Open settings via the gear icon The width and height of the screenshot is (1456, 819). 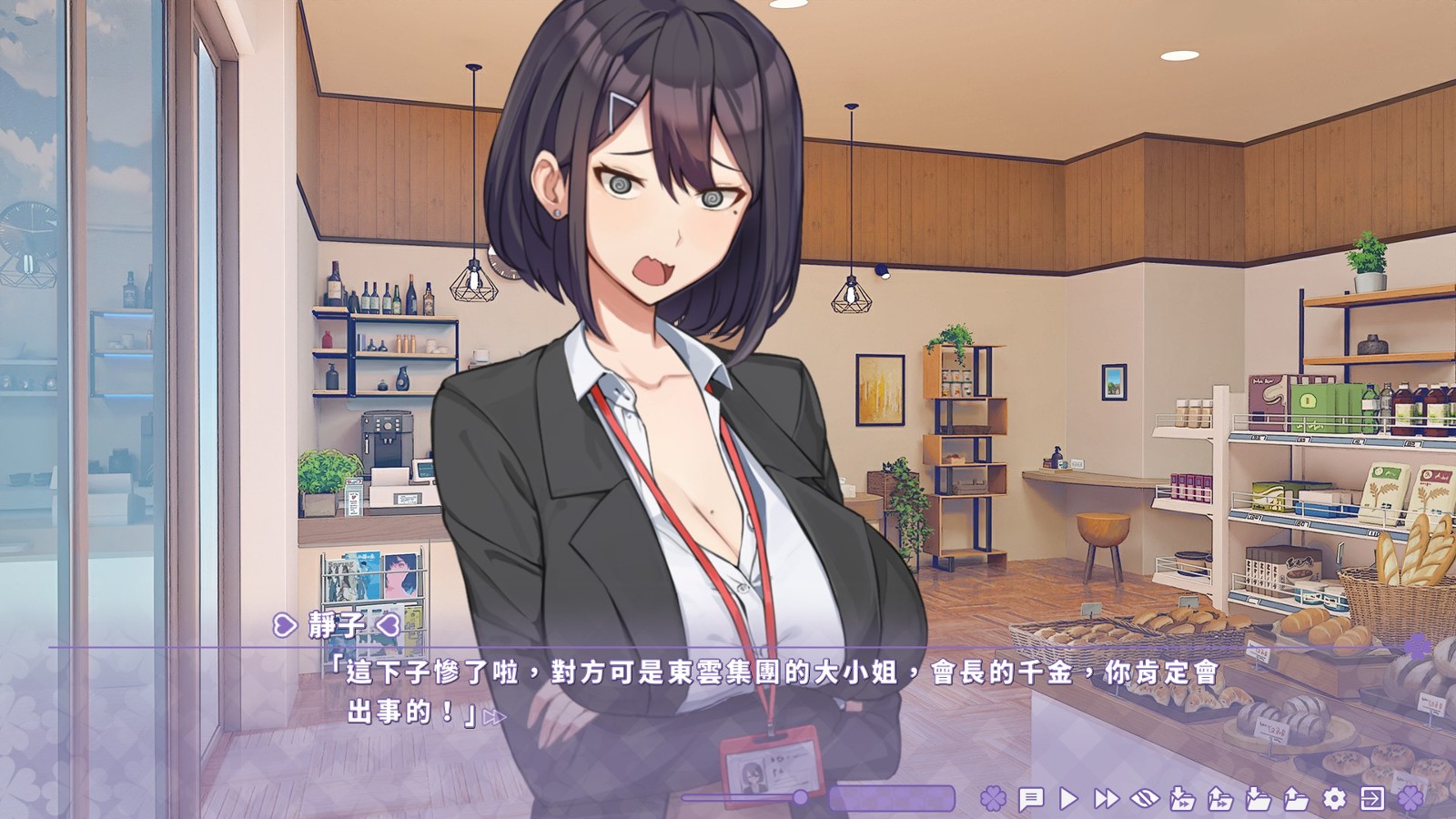click(x=1334, y=799)
